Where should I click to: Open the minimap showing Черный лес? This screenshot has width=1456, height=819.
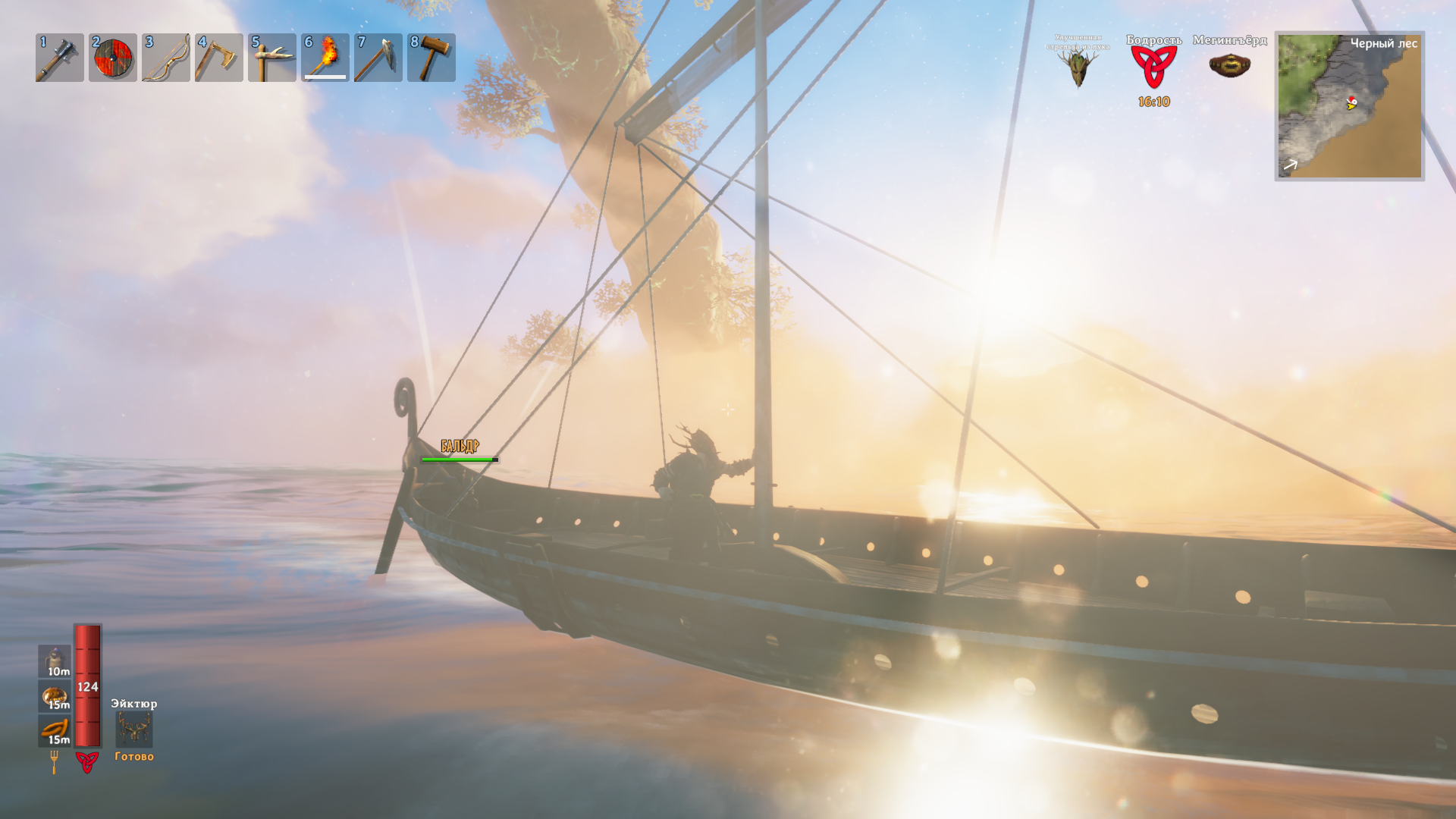coord(1349,106)
